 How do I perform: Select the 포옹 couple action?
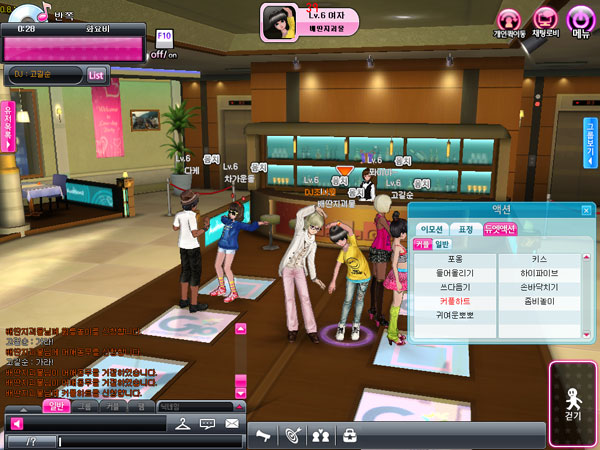[x=454, y=259]
